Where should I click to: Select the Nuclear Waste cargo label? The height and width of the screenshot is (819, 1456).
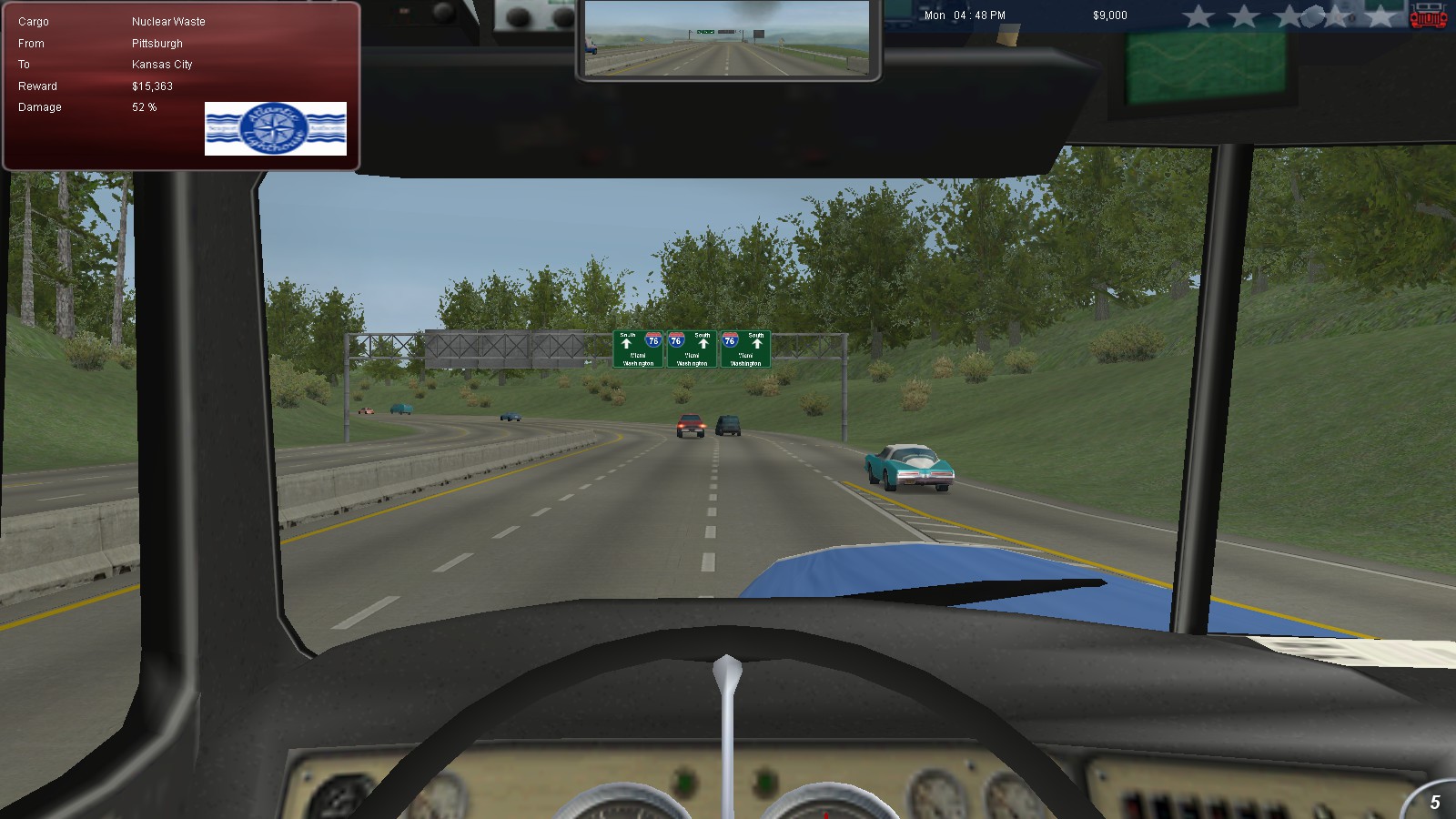169,21
